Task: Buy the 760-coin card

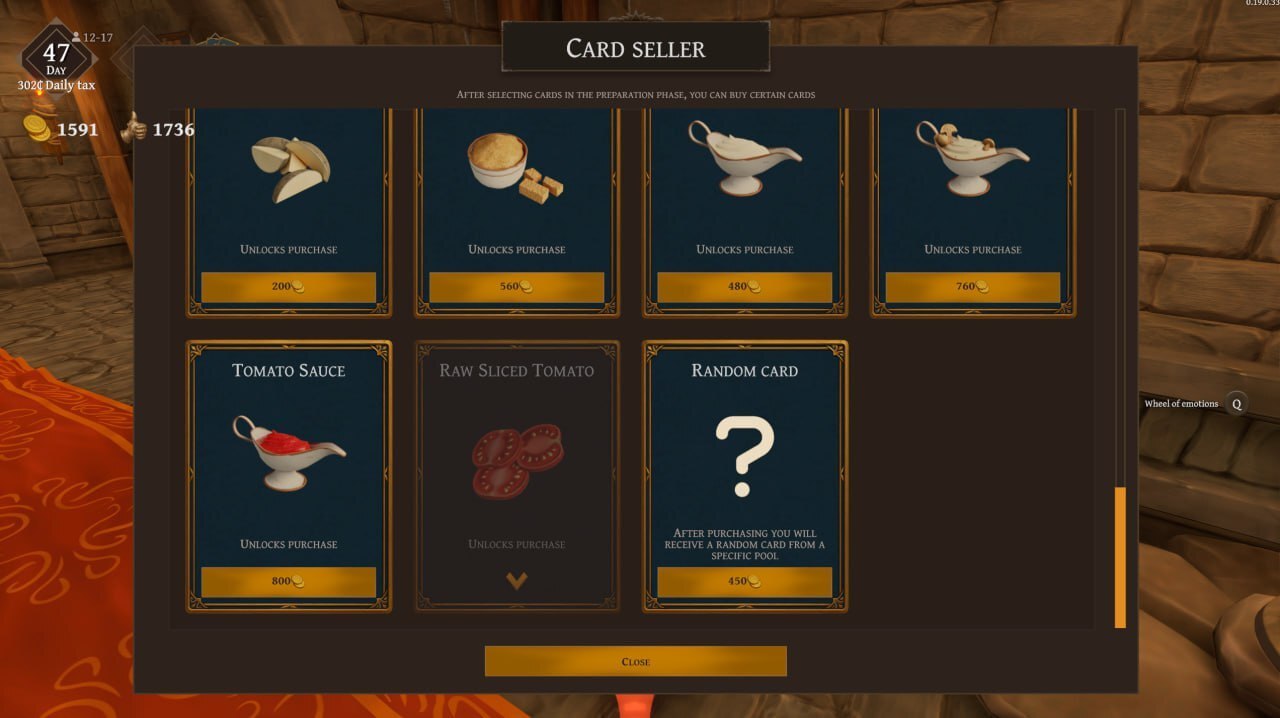Action: [972, 287]
